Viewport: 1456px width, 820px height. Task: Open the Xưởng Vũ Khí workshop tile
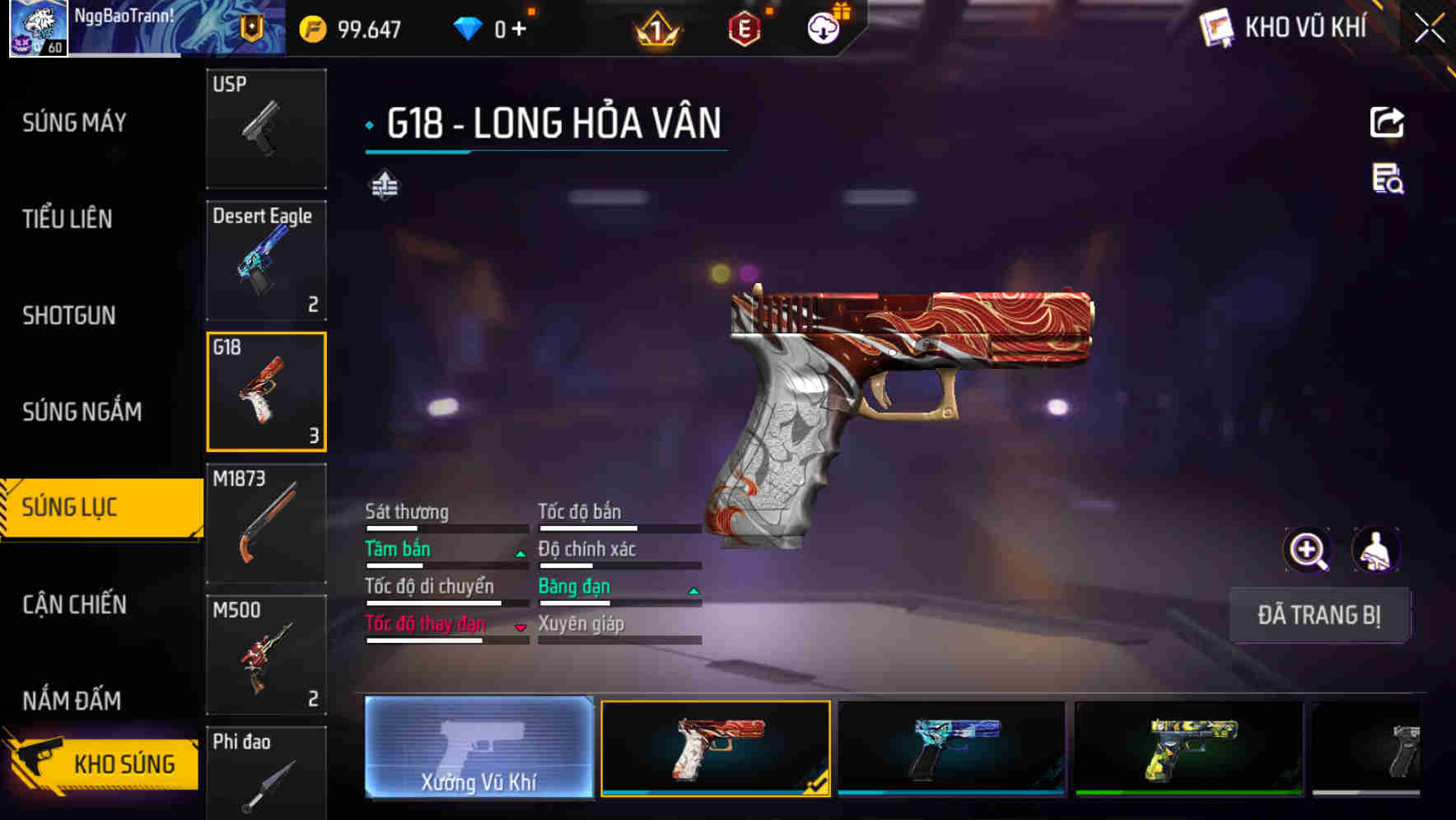tap(478, 747)
